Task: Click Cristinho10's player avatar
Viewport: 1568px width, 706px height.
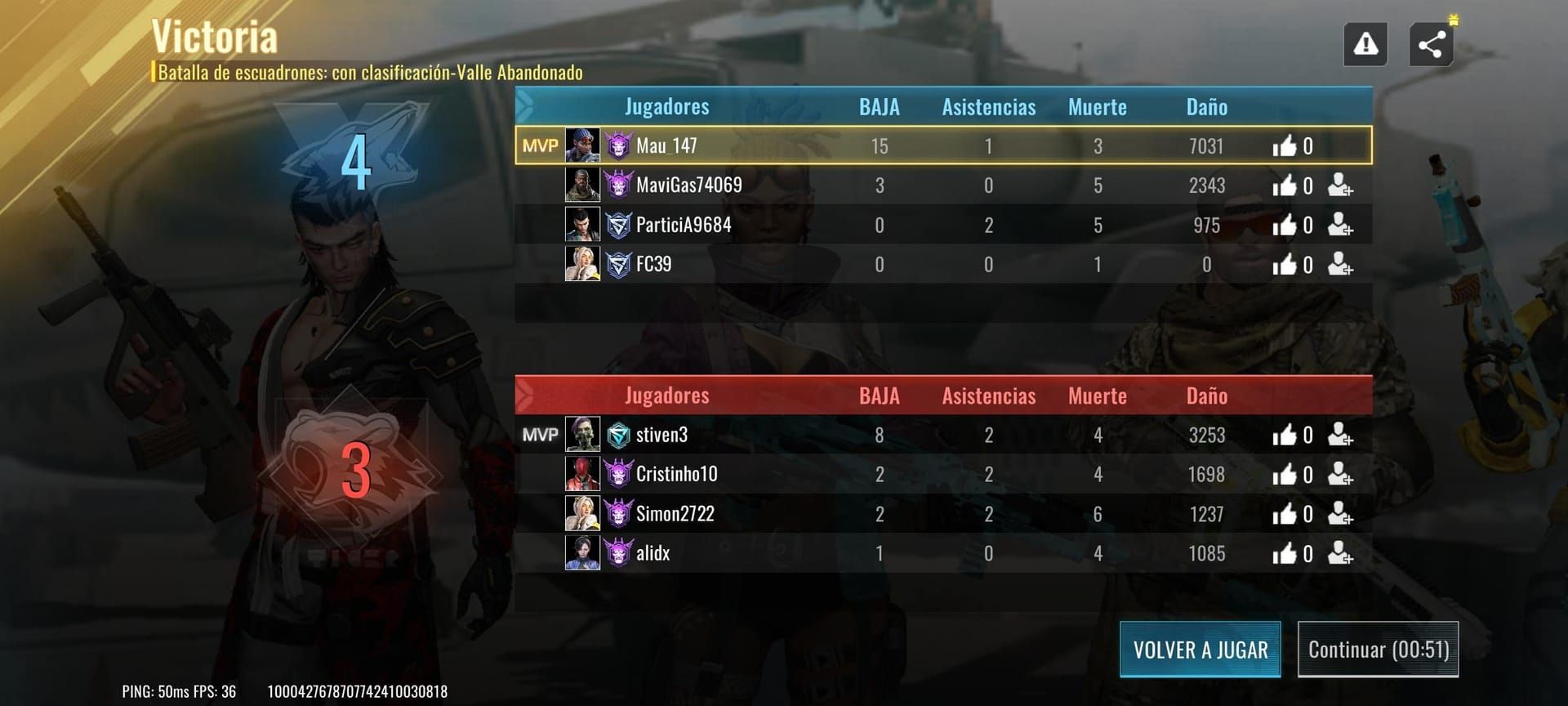Action: 581,474
